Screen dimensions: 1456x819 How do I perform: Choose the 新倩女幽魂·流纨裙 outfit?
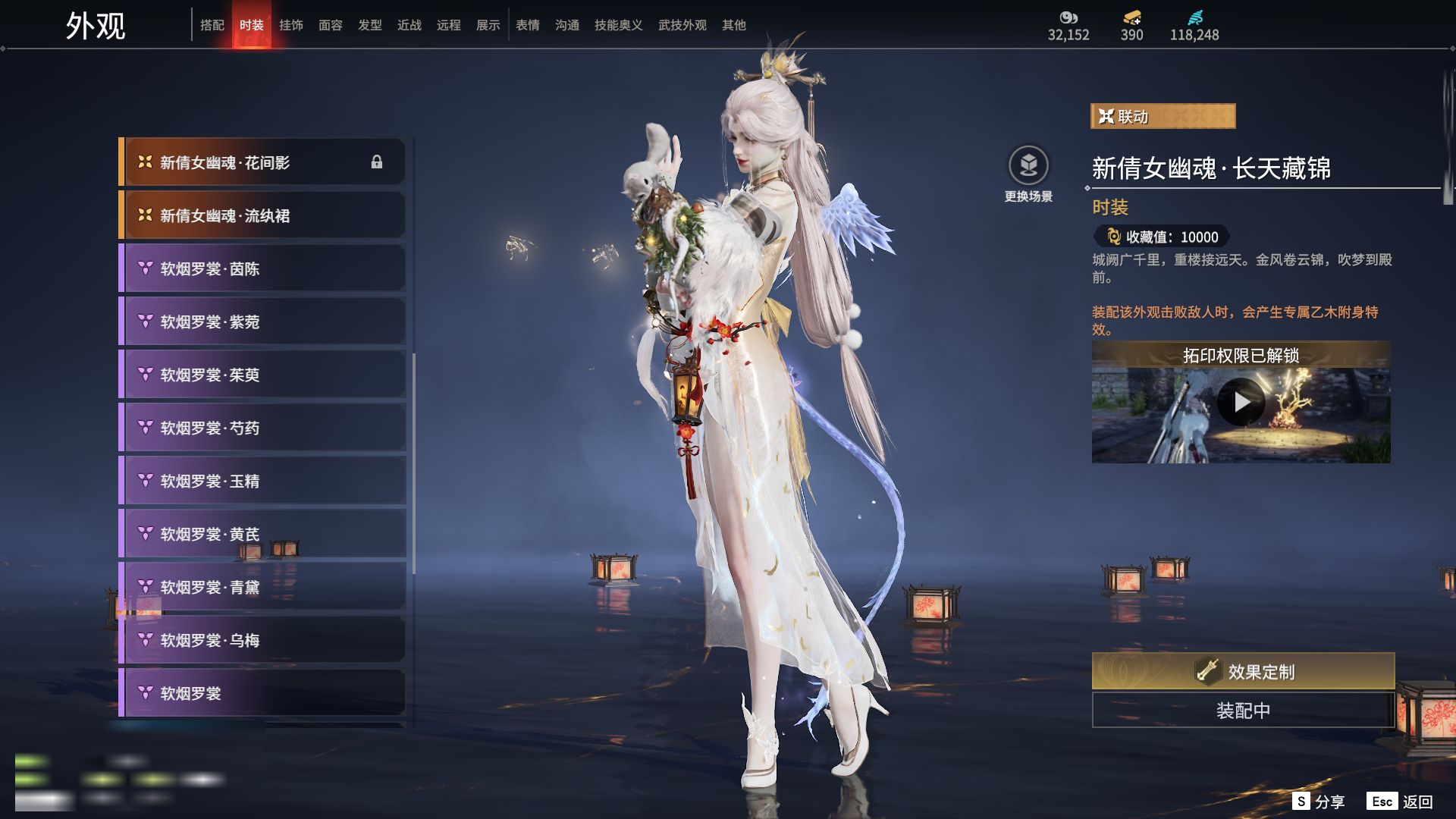[x=262, y=215]
